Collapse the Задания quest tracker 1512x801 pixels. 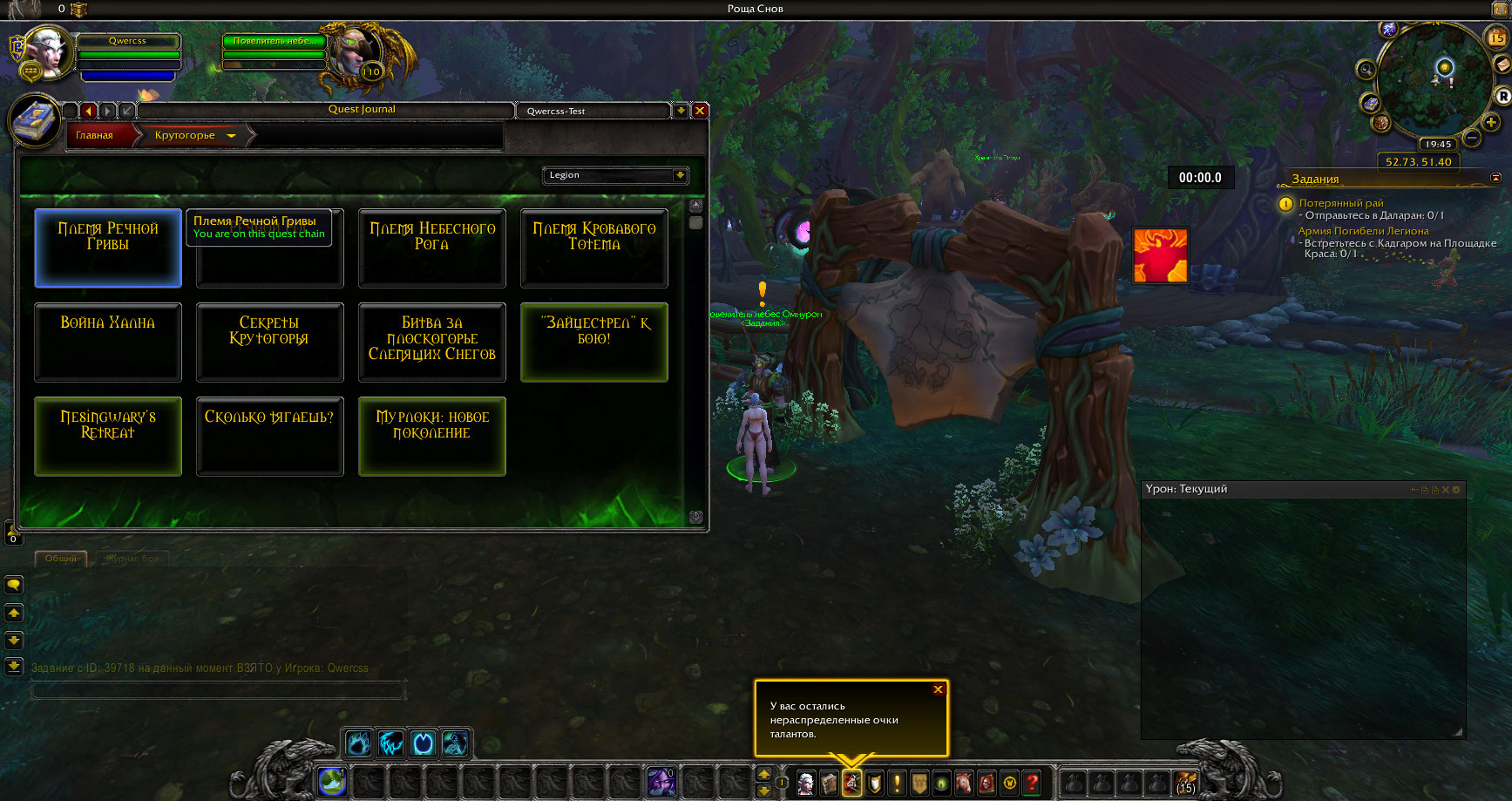tap(1495, 178)
